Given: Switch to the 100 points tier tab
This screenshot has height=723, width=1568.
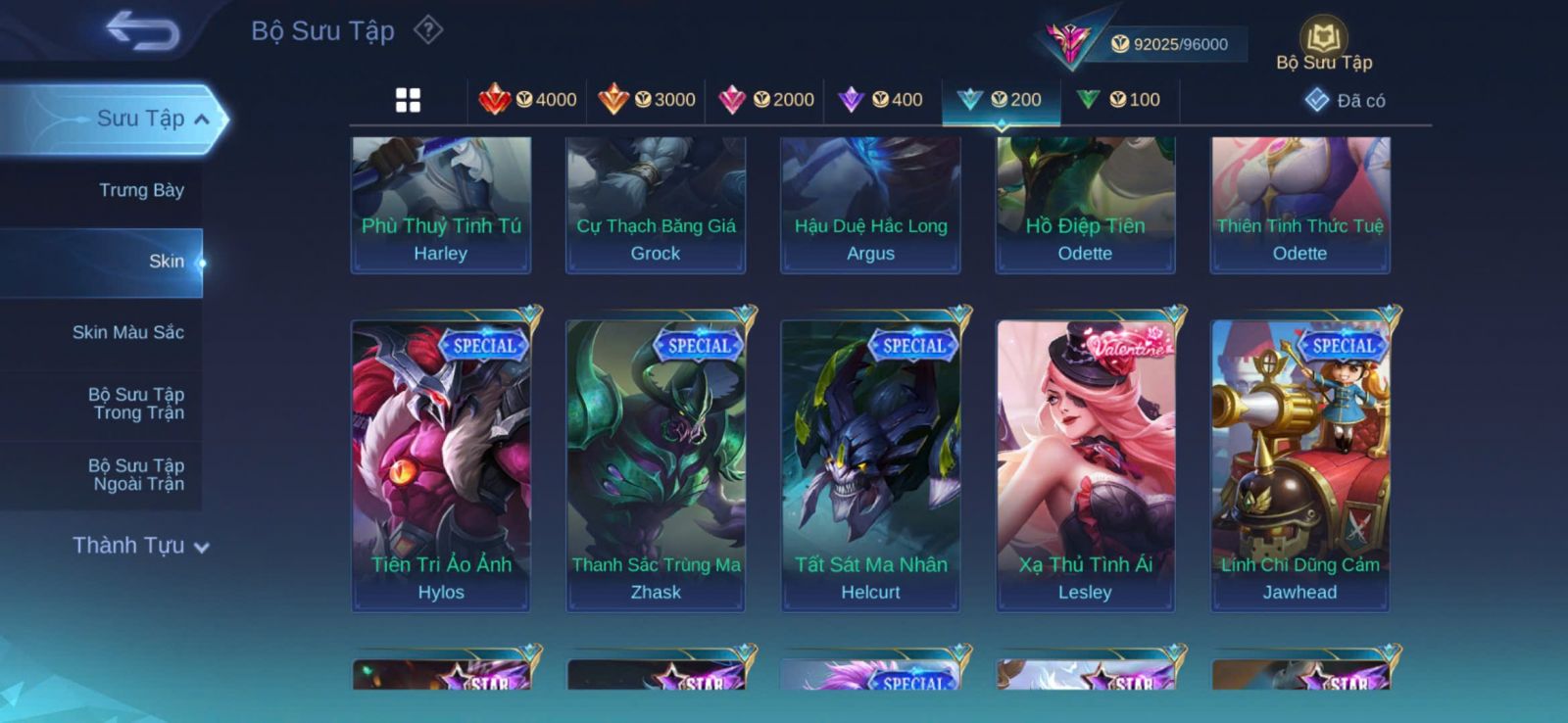Looking at the screenshot, I should pos(1119,100).
